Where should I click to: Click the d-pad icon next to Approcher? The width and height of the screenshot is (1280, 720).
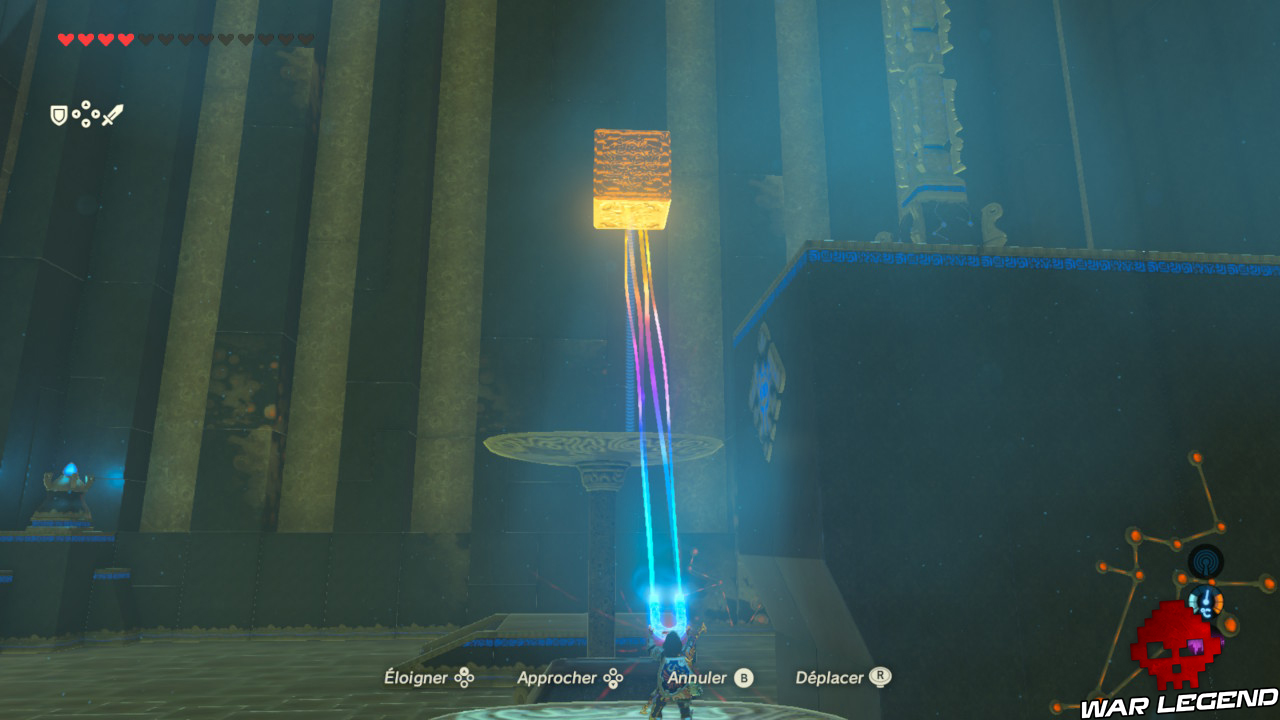click(x=613, y=677)
